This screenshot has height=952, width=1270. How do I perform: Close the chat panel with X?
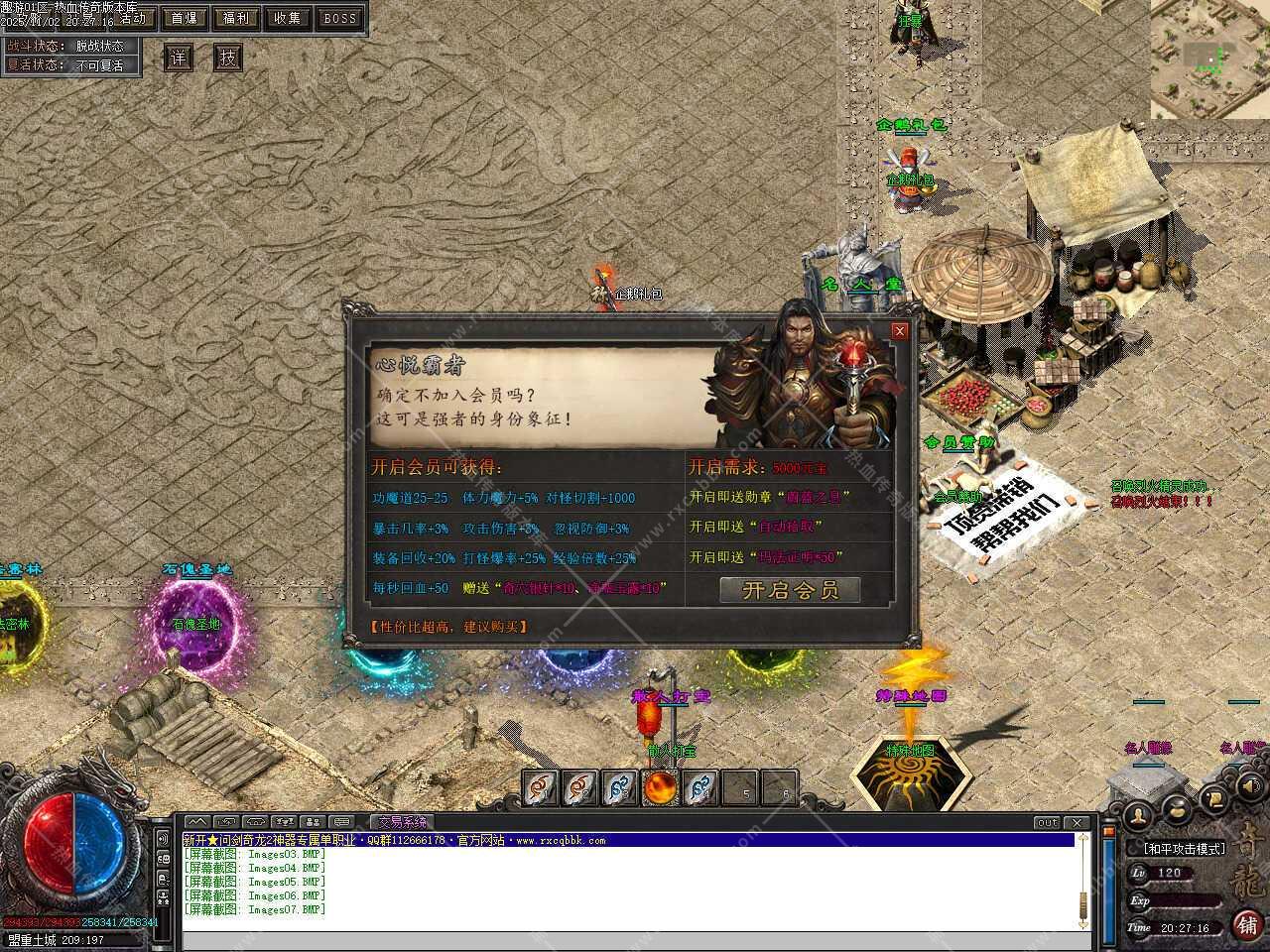tap(1076, 823)
